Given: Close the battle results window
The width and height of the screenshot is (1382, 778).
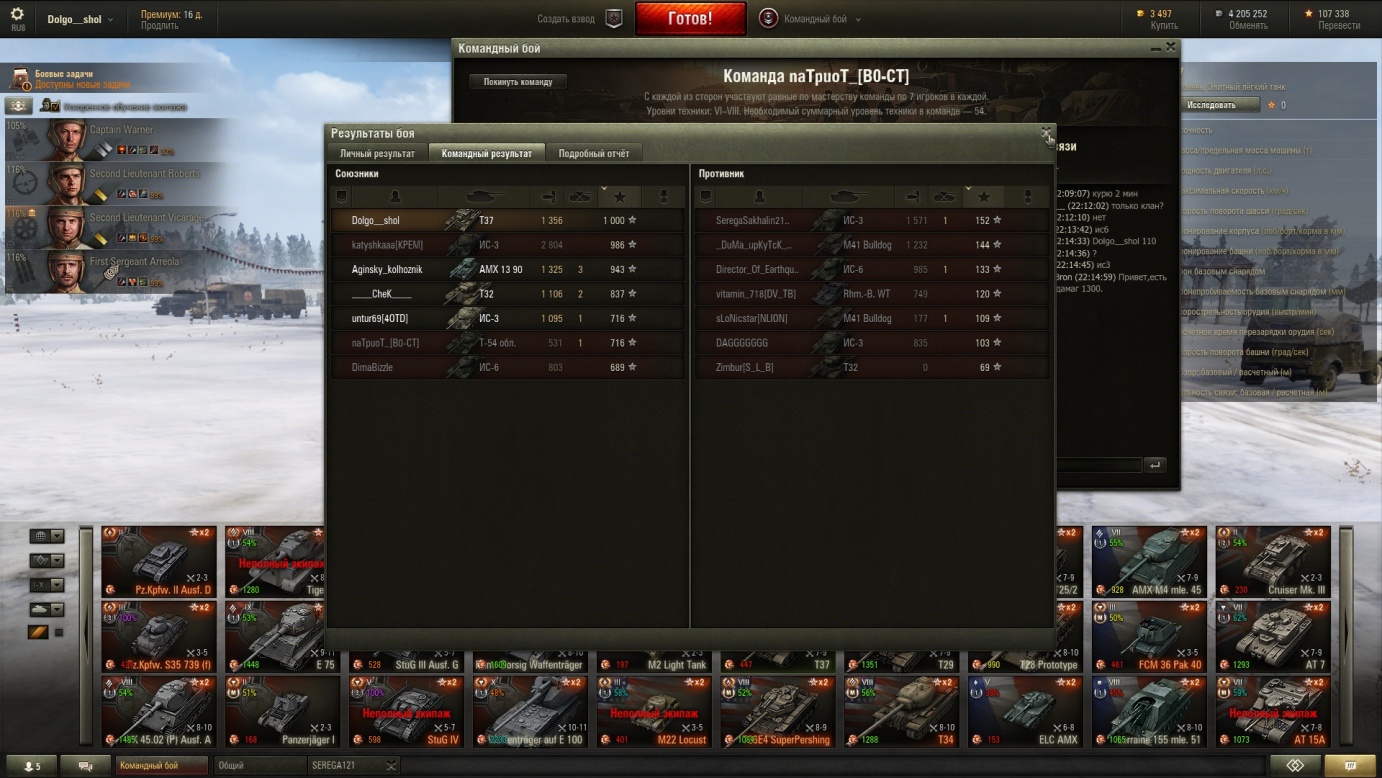Looking at the screenshot, I should point(1046,133).
